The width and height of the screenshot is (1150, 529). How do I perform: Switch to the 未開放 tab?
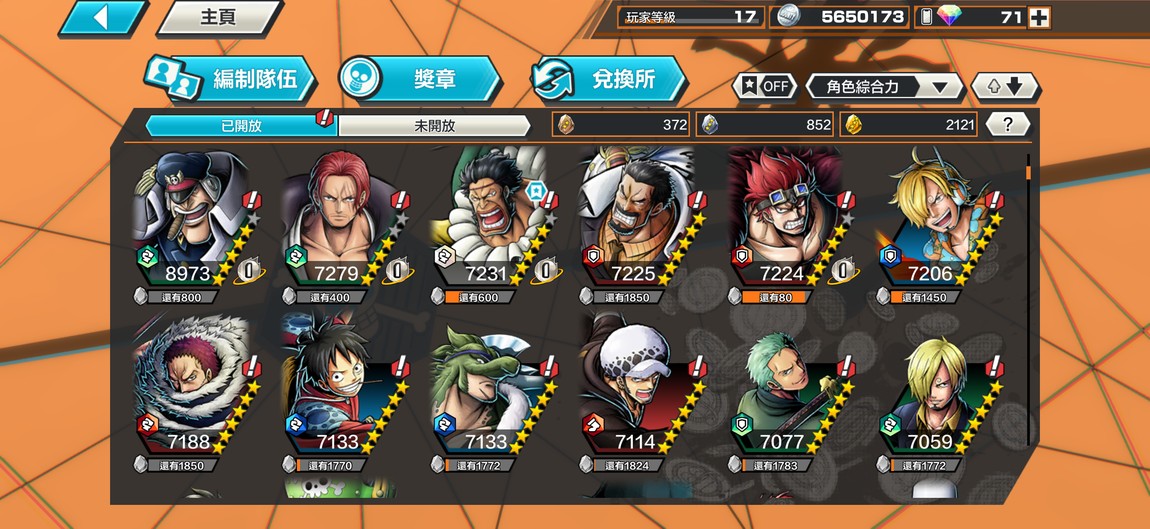(434, 126)
